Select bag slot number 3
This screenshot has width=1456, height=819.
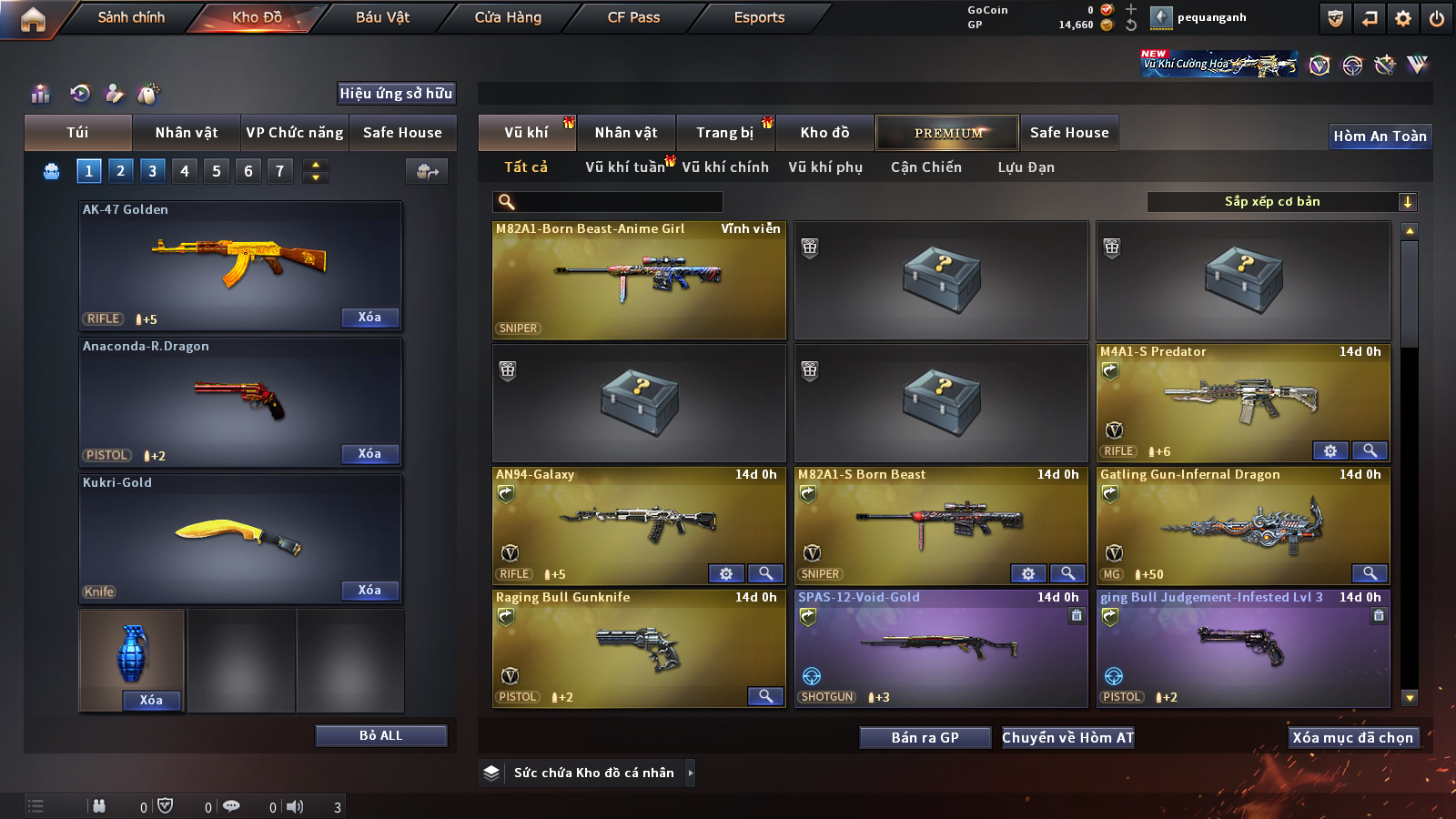click(152, 171)
